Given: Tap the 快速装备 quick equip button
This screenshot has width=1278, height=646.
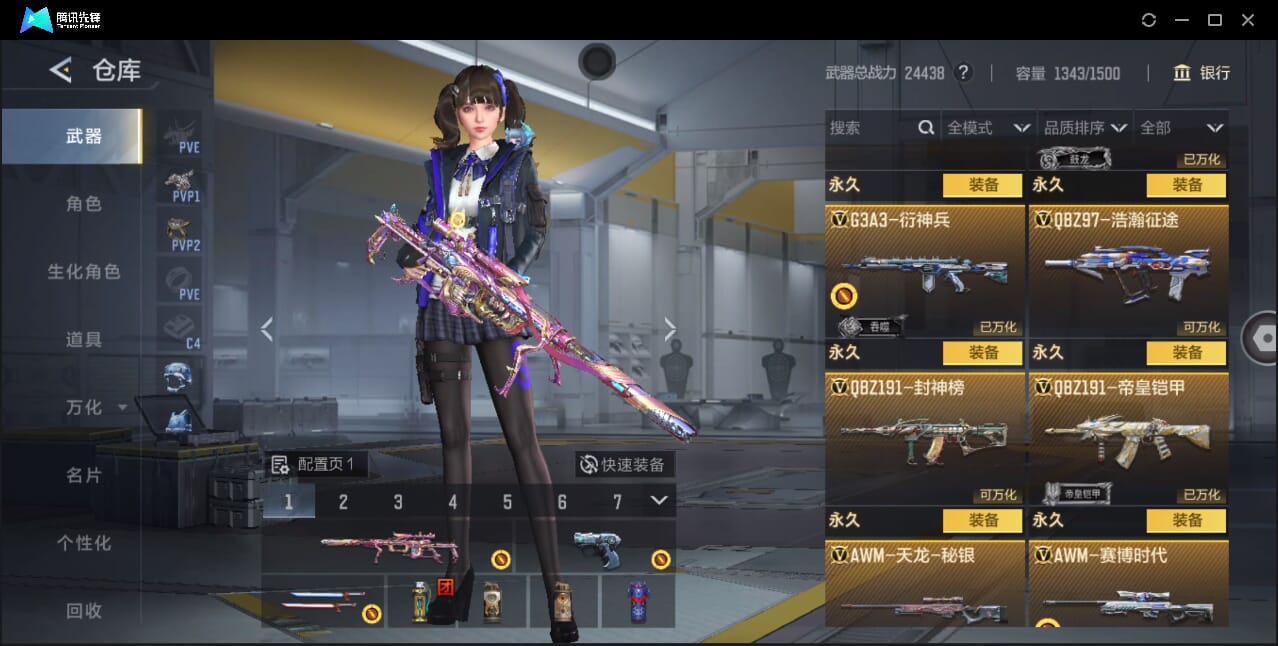Looking at the screenshot, I should tap(625, 465).
